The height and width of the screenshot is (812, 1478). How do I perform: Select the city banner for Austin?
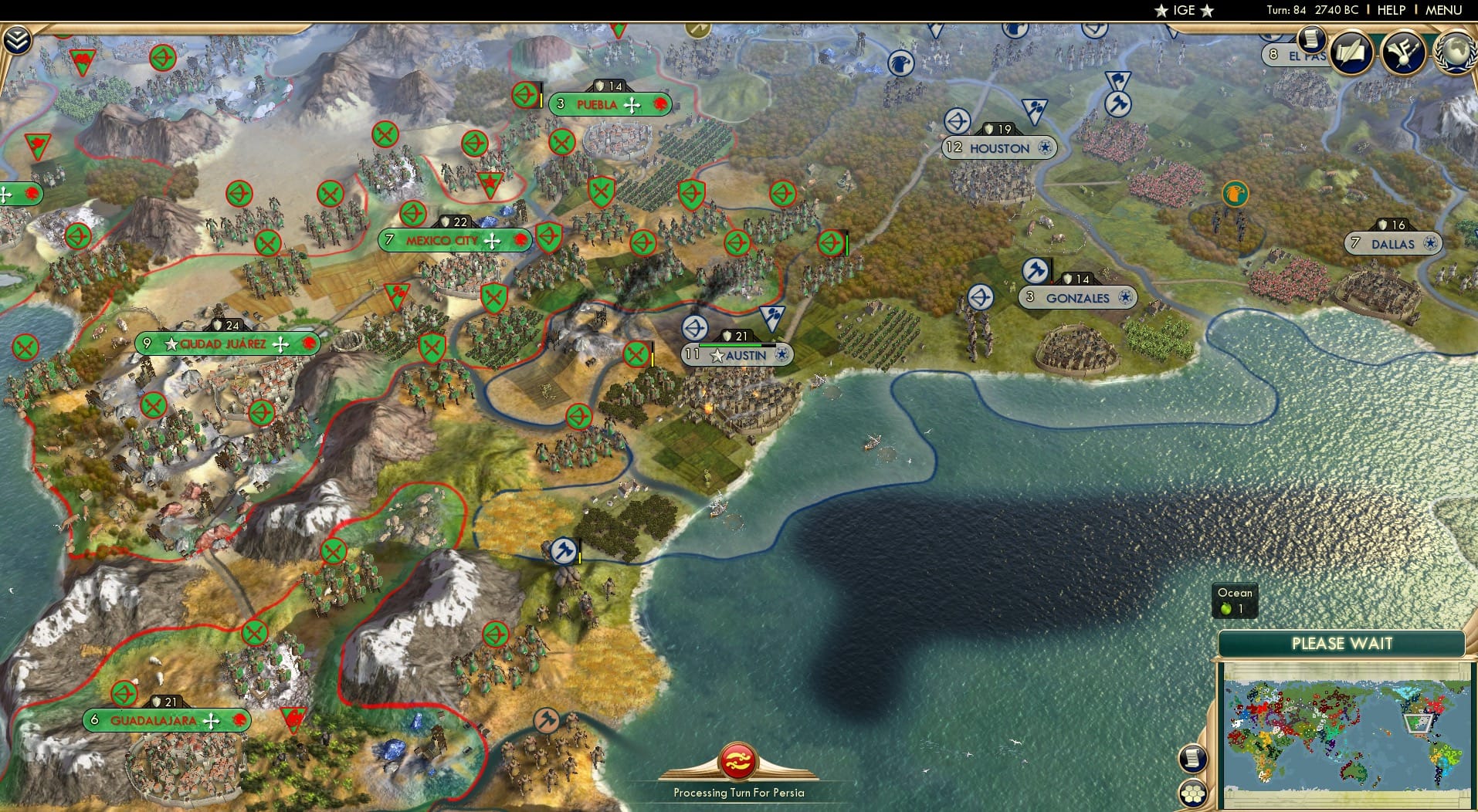[736, 354]
